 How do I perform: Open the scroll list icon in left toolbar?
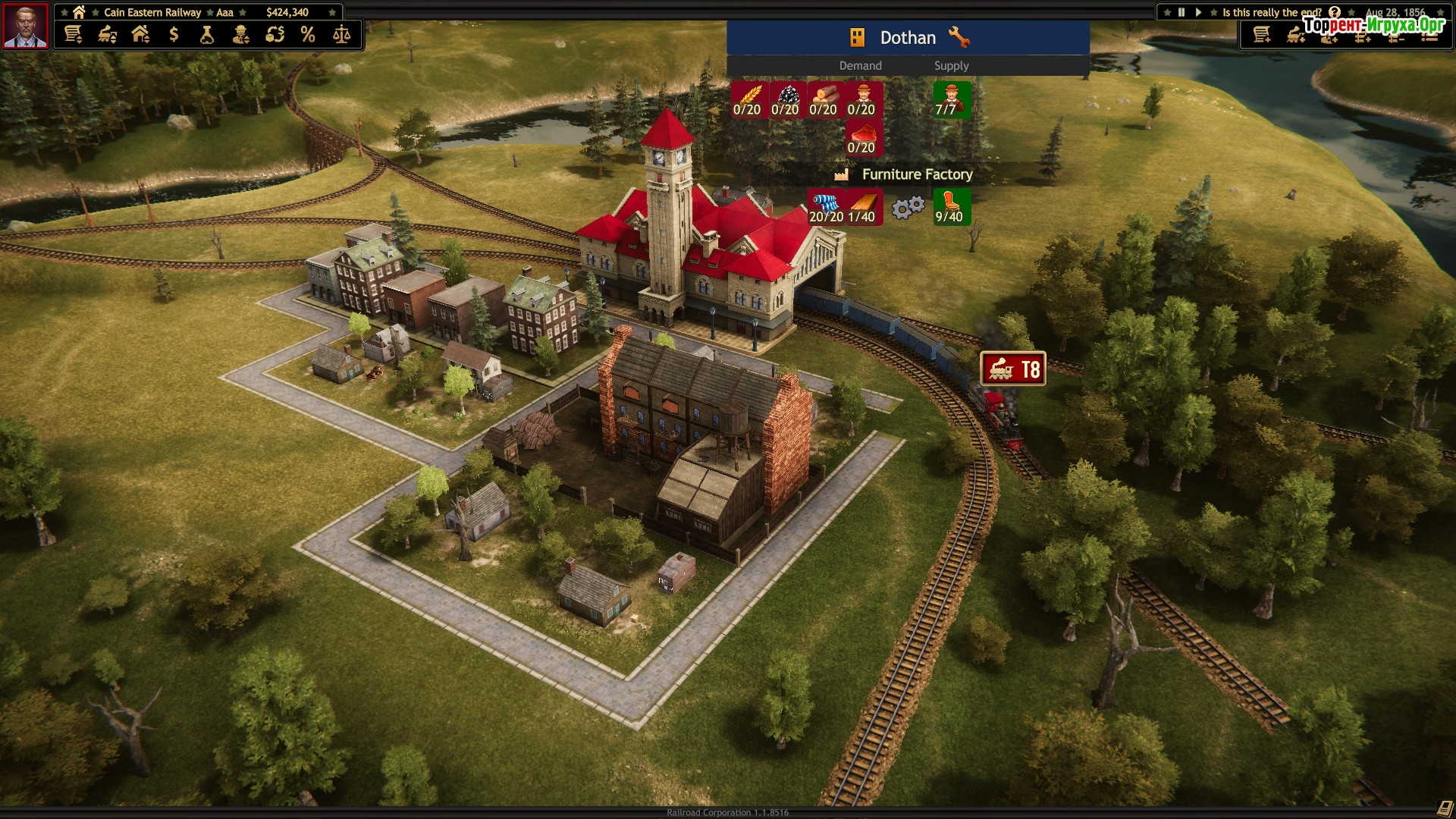[74, 34]
